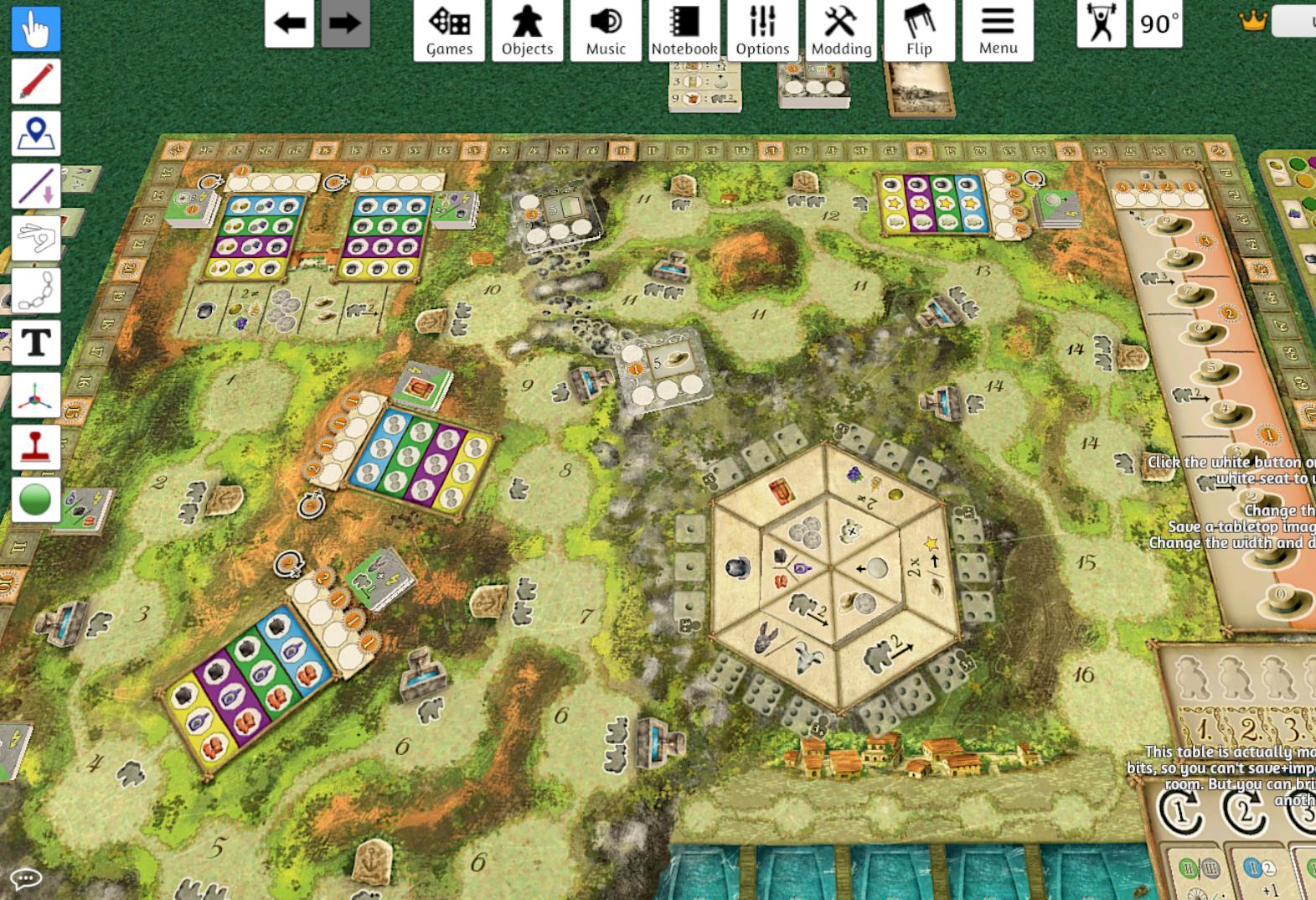
Task: Toggle the Music player
Action: pyautogui.click(x=605, y=29)
